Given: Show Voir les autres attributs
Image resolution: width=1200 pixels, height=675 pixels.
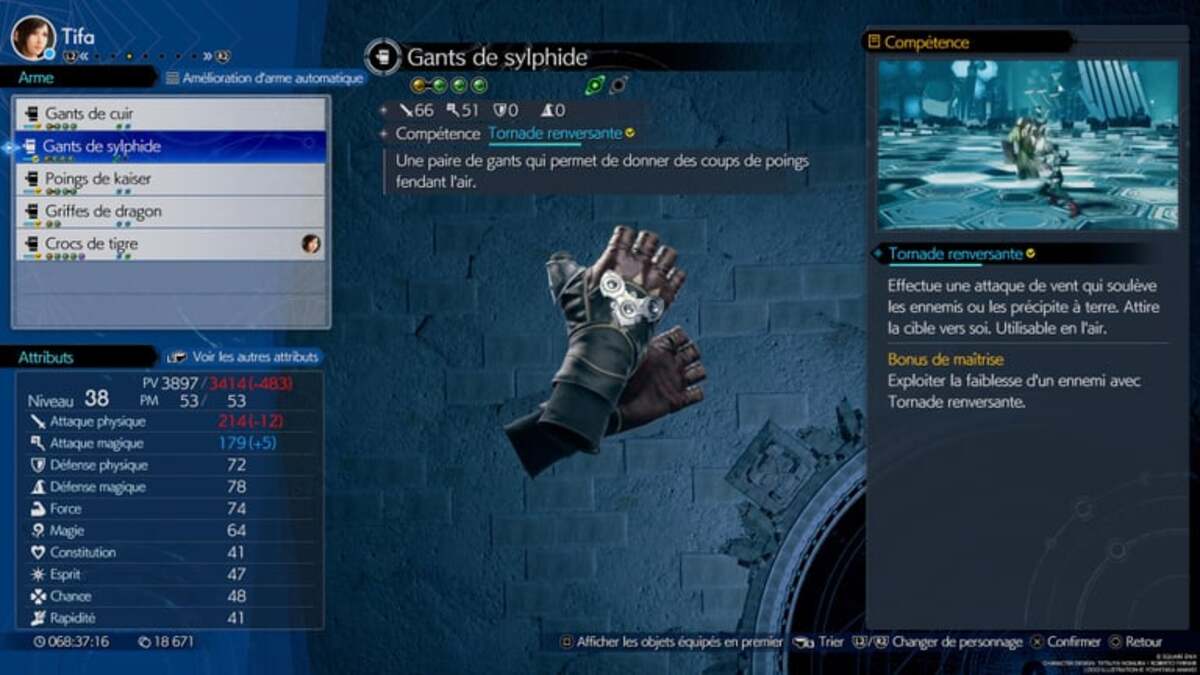Looking at the screenshot, I should click(244, 357).
